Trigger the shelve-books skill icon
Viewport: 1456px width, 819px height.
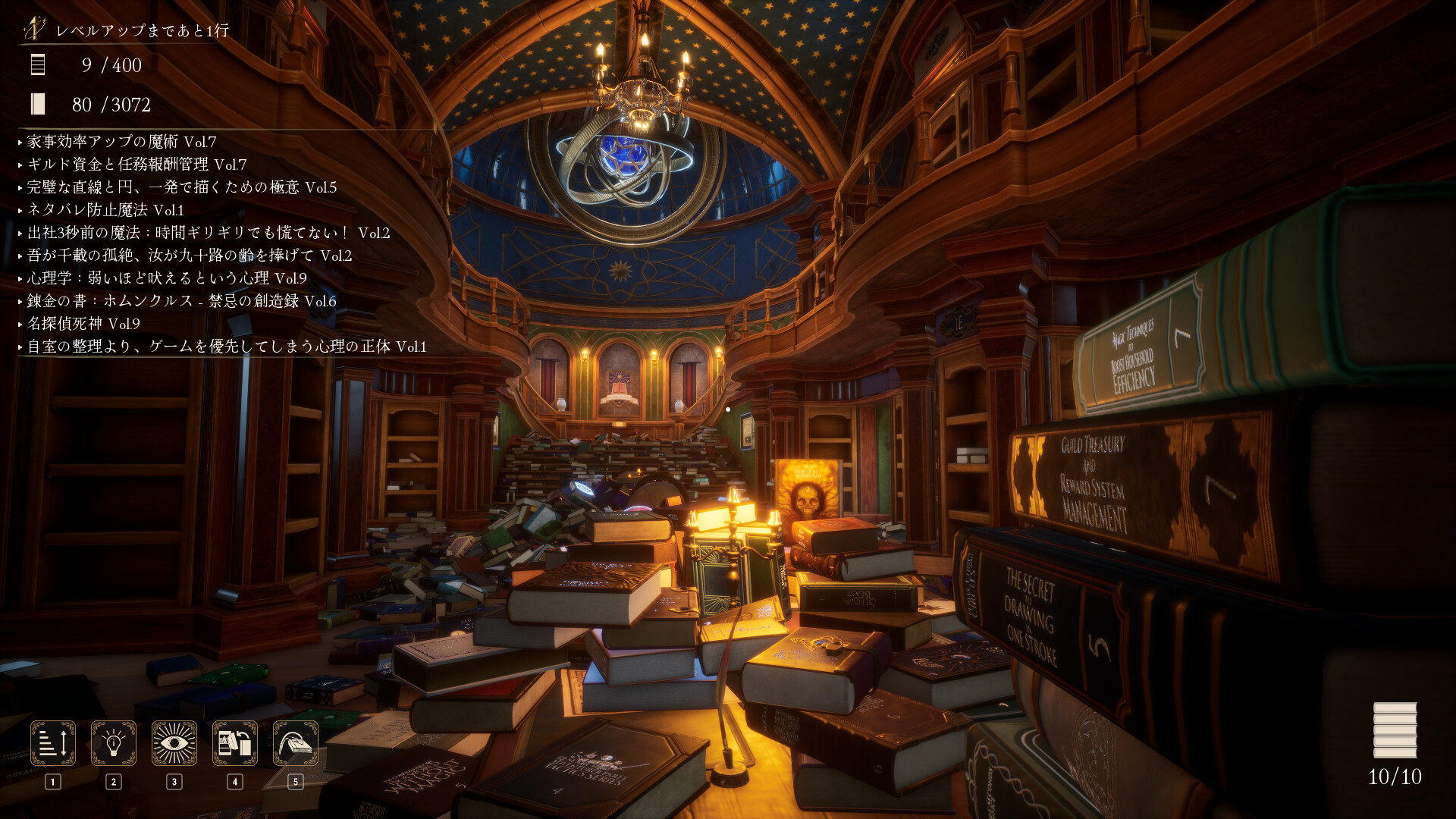click(235, 743)
